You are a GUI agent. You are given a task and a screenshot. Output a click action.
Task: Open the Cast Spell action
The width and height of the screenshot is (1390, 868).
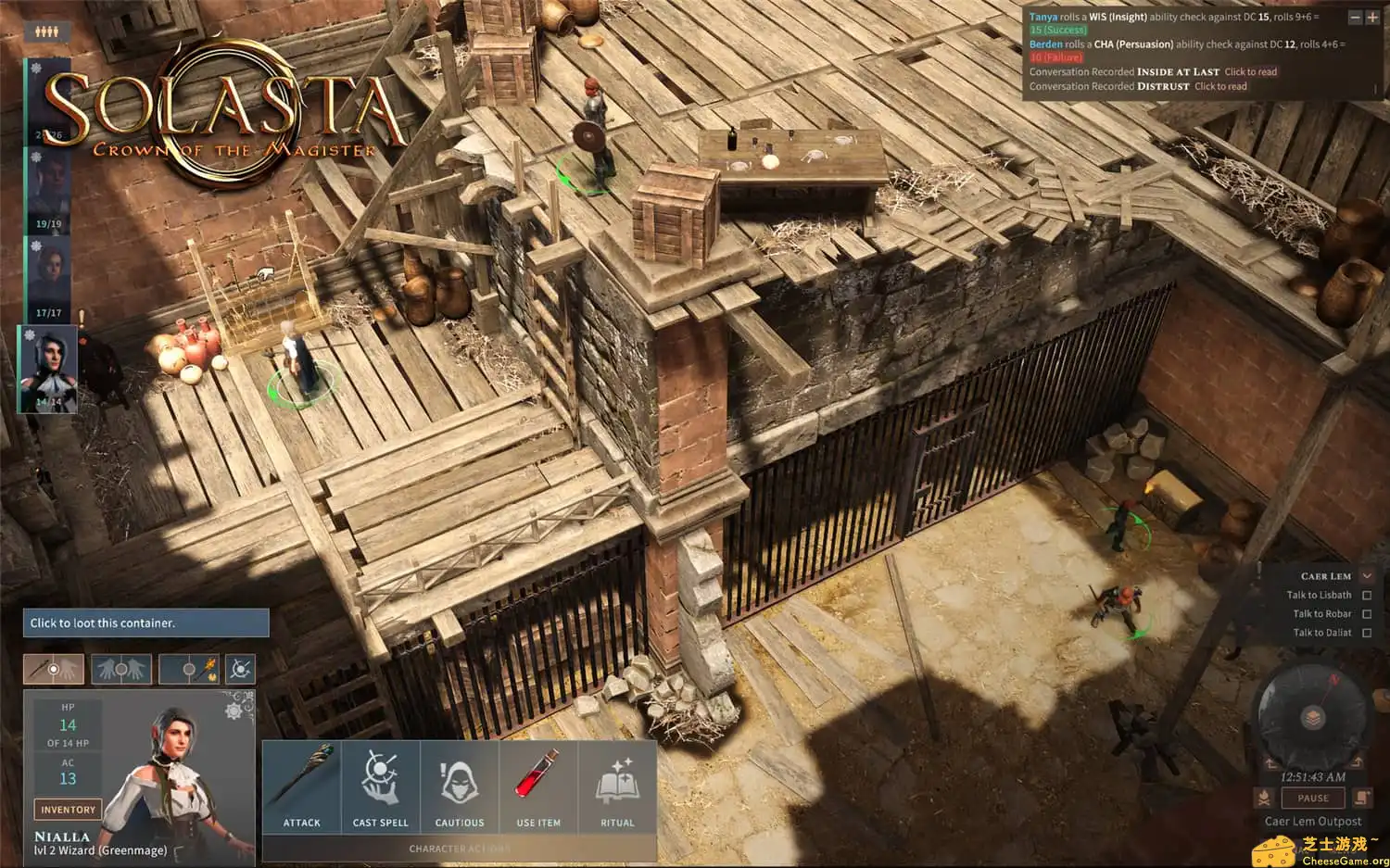[381, 778]
